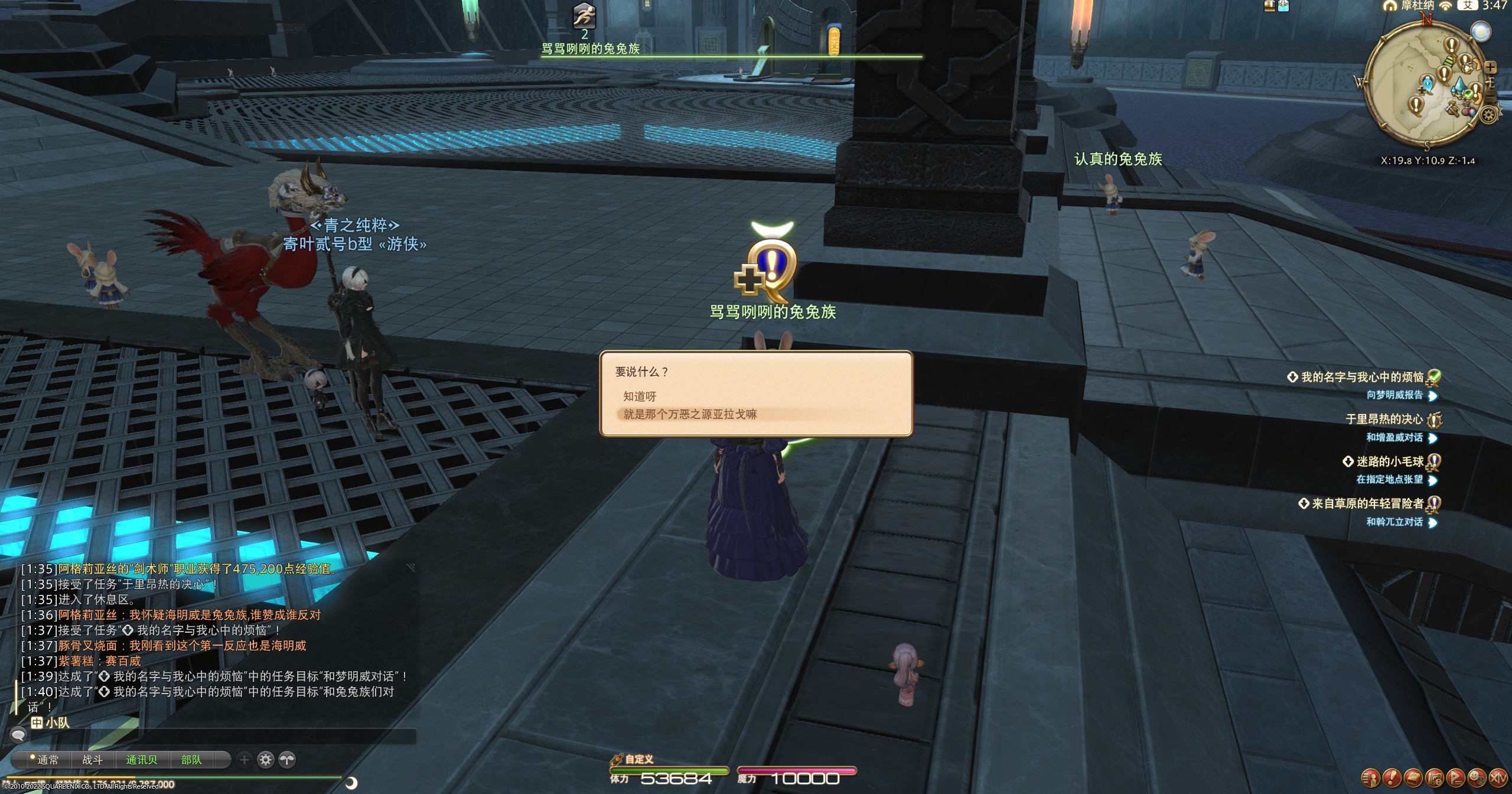Image resolution: width=1512 pixels, height=794 pixels.
Task: Zoom in the minimap
Action: coord(1491,67)
